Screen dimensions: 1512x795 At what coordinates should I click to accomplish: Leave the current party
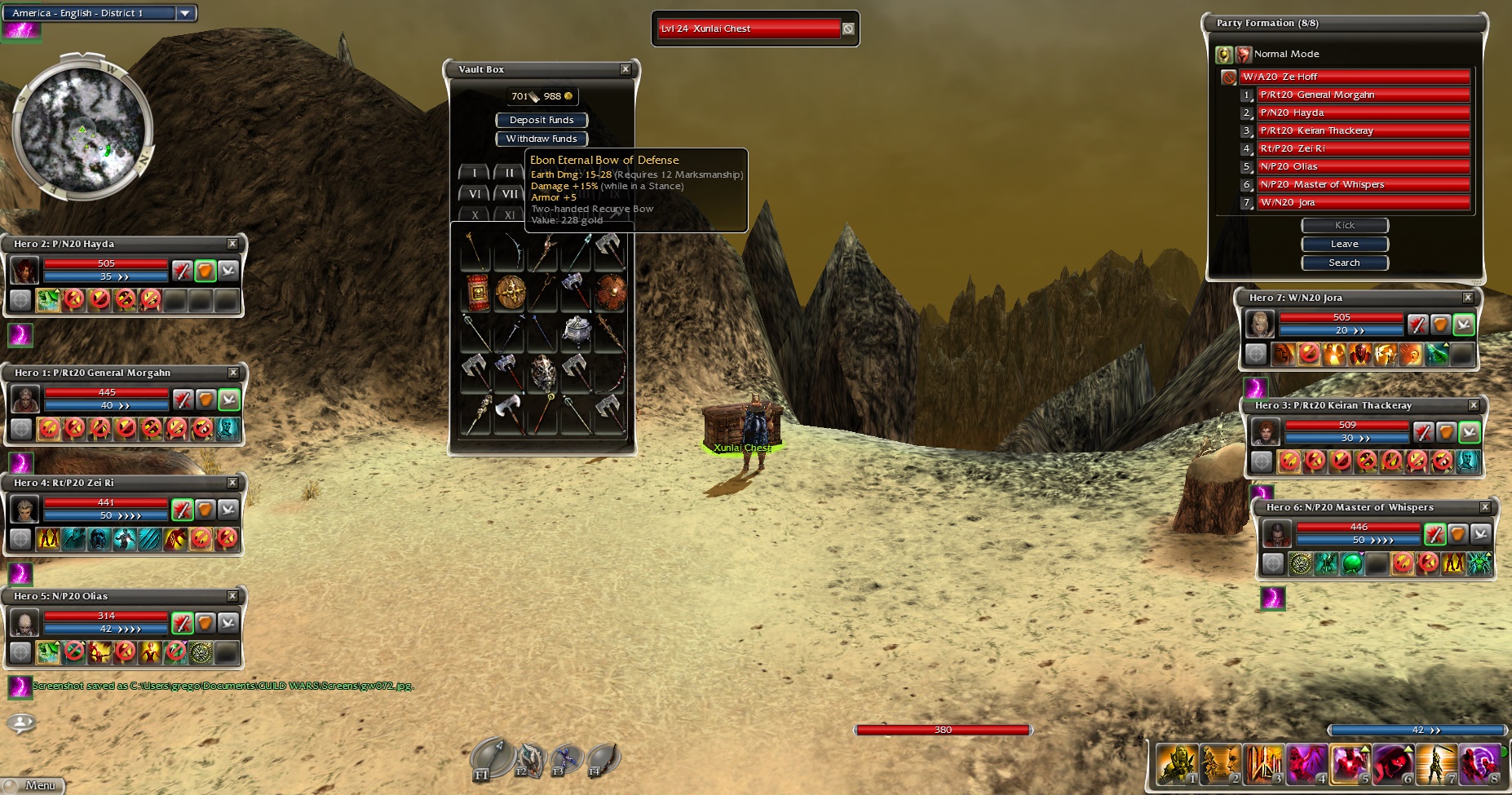pos(1344,244)
